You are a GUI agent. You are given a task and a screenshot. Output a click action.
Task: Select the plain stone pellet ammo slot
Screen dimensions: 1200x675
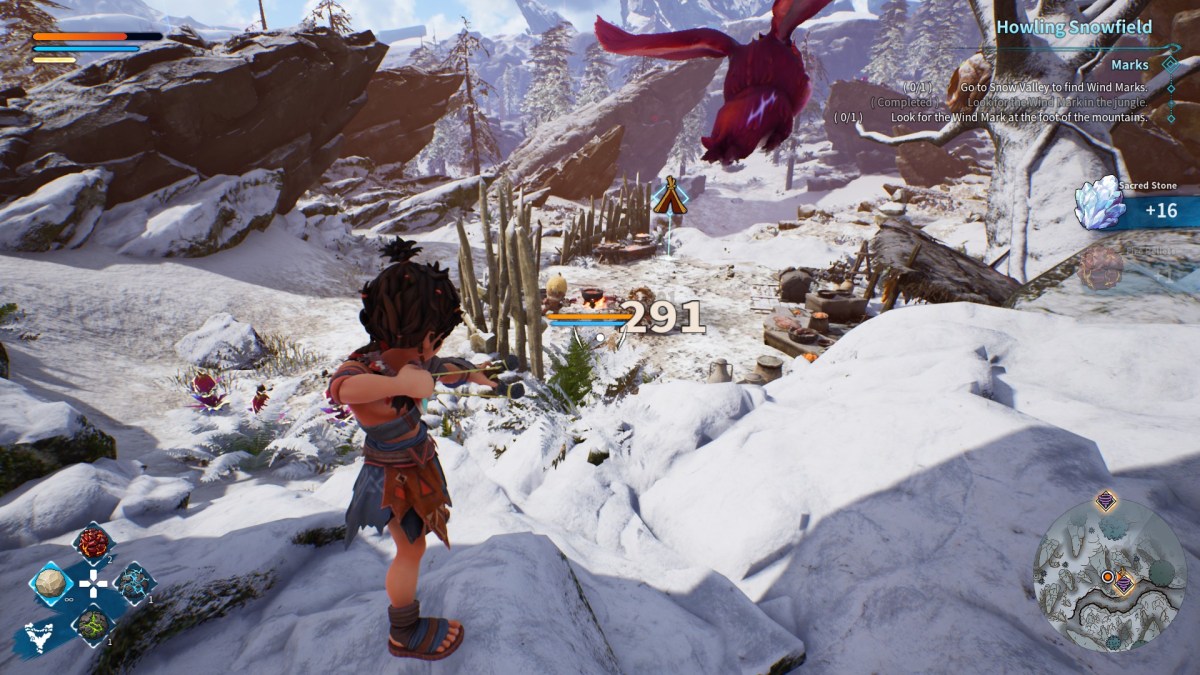click(x=50, y=584)
